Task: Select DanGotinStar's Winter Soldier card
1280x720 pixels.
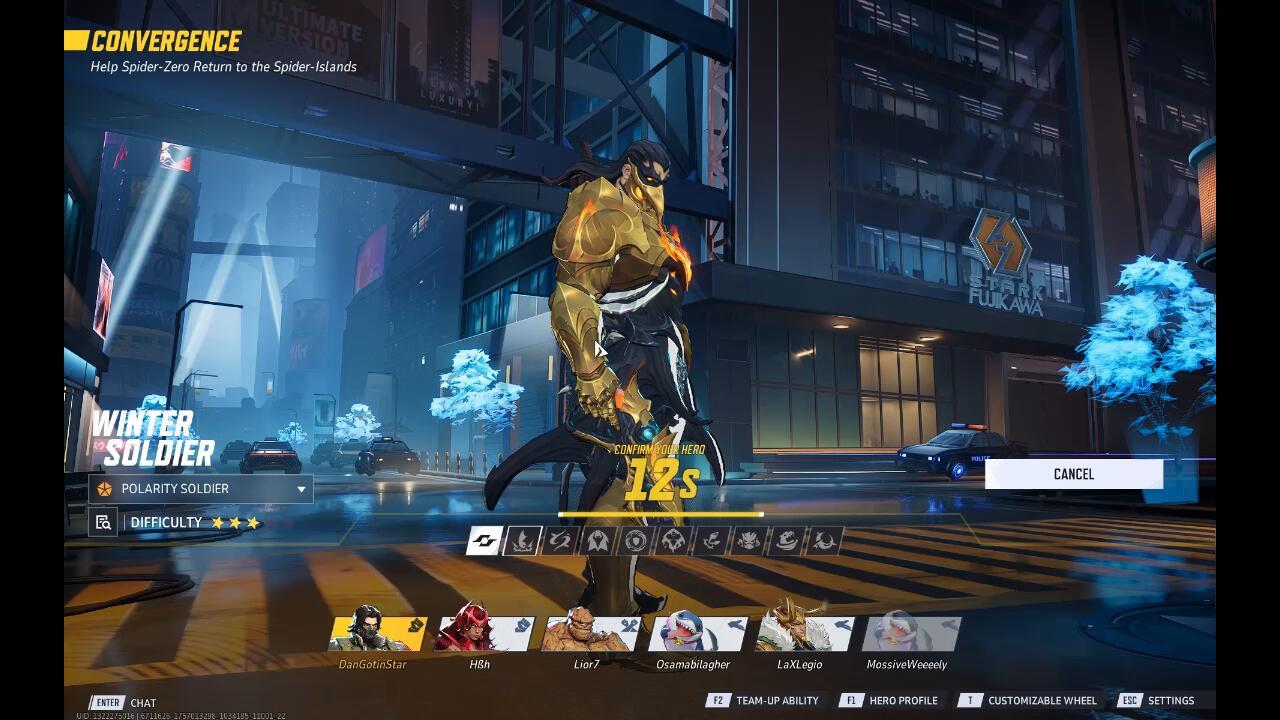Action: (377, 634)
